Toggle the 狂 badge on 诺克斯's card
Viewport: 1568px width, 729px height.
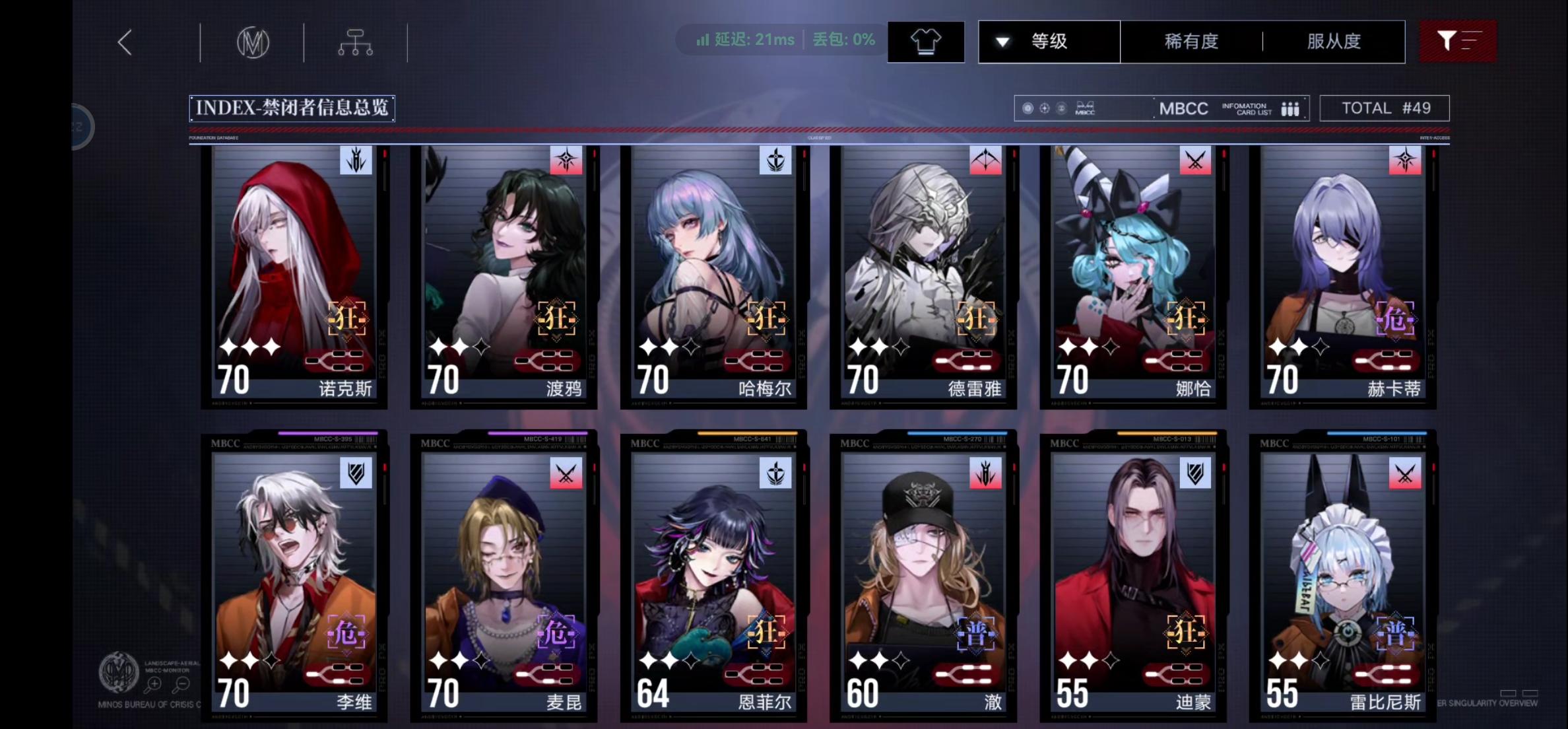pyautogui.click(x=346, y=318)
